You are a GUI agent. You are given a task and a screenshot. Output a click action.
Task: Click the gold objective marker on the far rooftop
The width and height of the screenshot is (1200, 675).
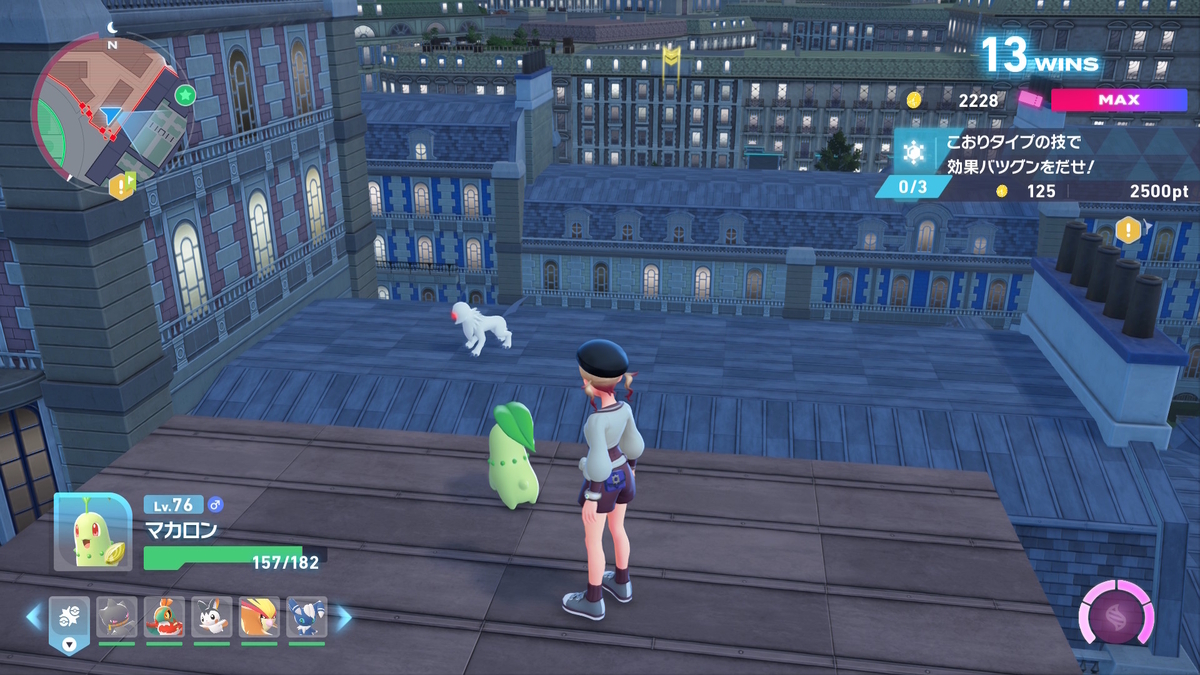click(672, 57)
